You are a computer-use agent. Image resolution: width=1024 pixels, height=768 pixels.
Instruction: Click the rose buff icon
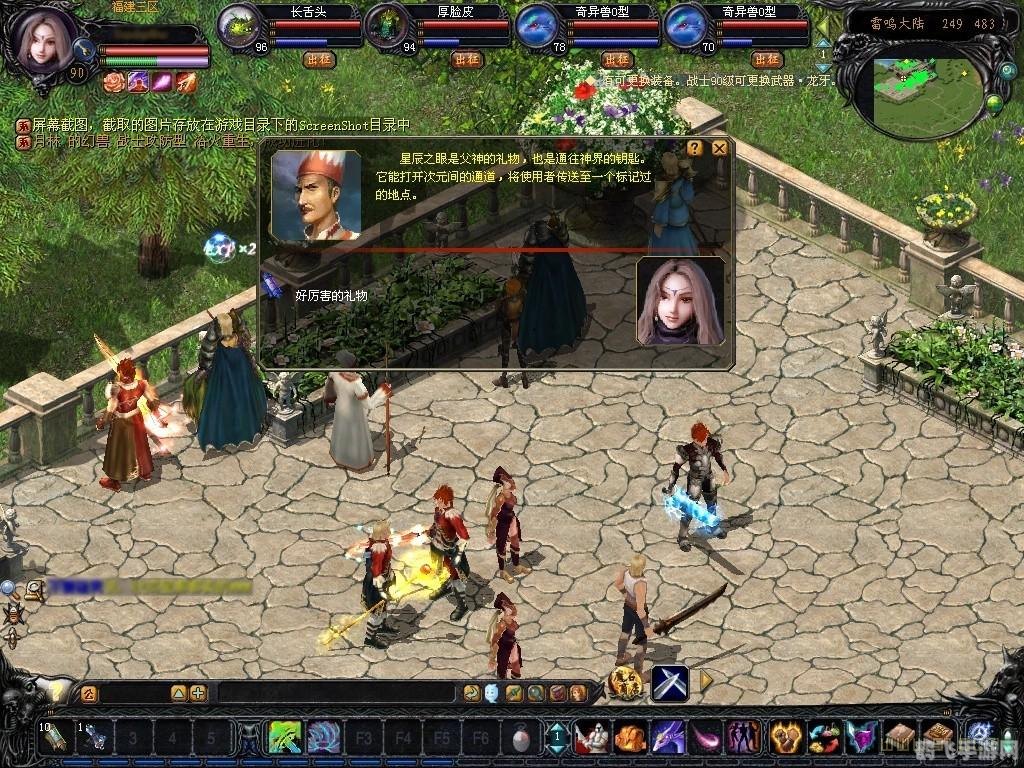coord(112,82)
